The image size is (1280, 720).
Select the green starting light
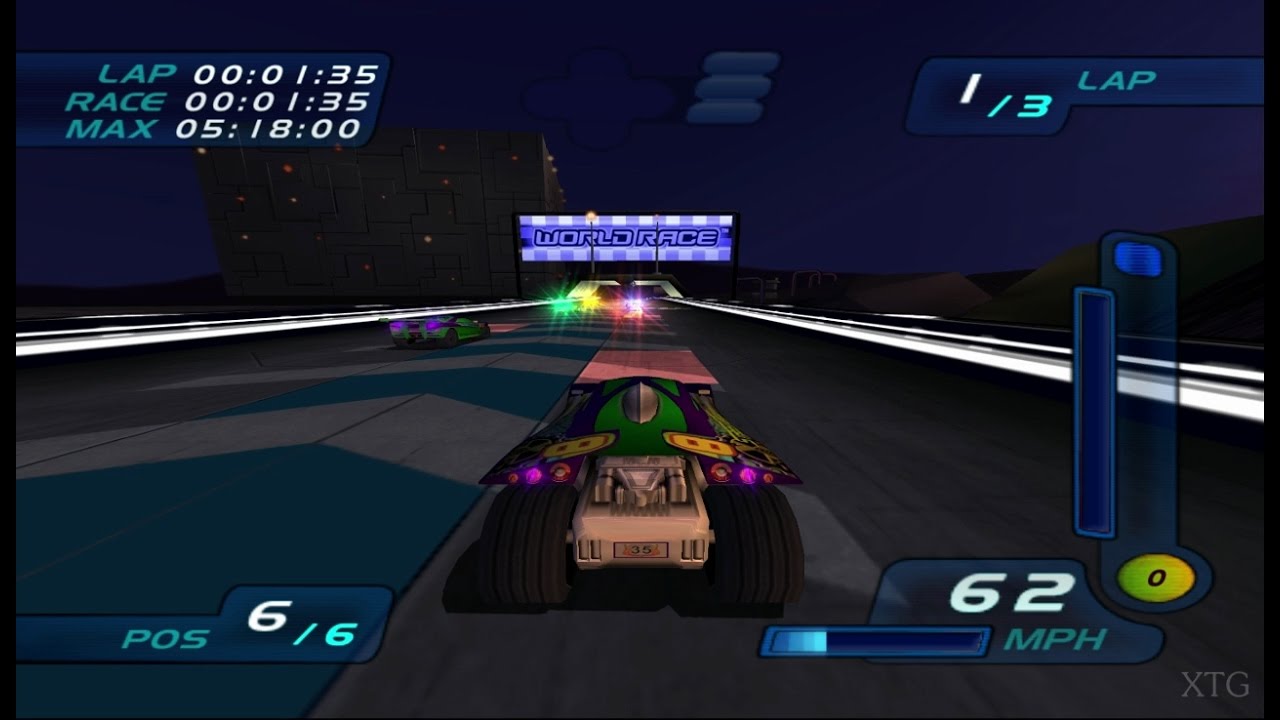(561, 302)
